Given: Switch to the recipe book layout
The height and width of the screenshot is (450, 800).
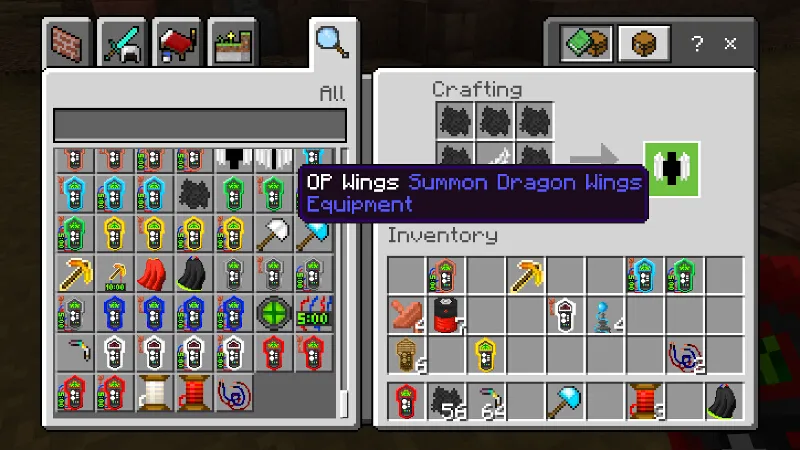Looking at the screenshot, I should pyautogui.click(x=586, y=43).
